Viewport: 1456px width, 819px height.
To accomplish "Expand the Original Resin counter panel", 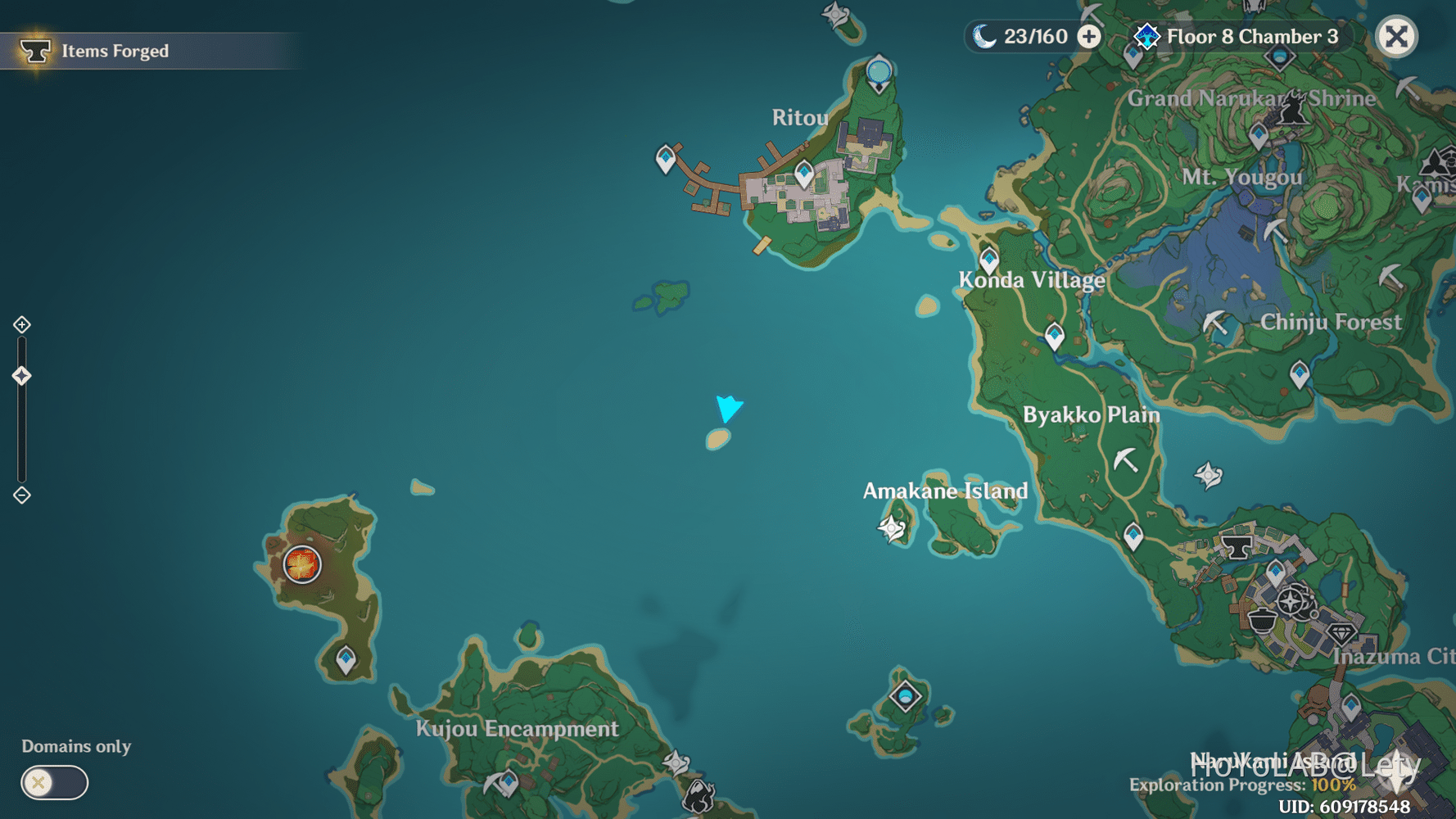I will pos(1089,36).
